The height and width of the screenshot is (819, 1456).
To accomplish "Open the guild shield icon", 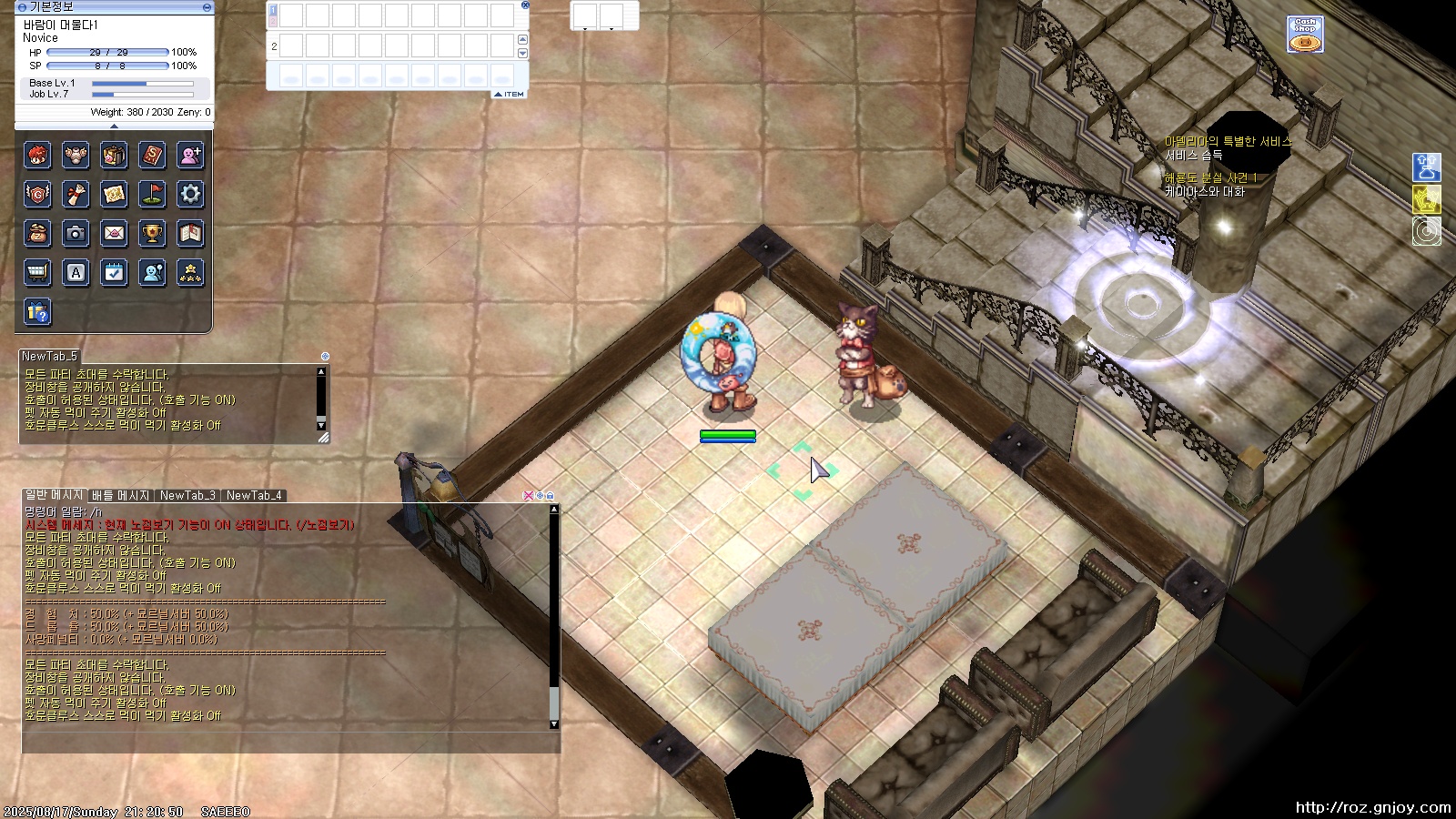I will pos(37,194).
